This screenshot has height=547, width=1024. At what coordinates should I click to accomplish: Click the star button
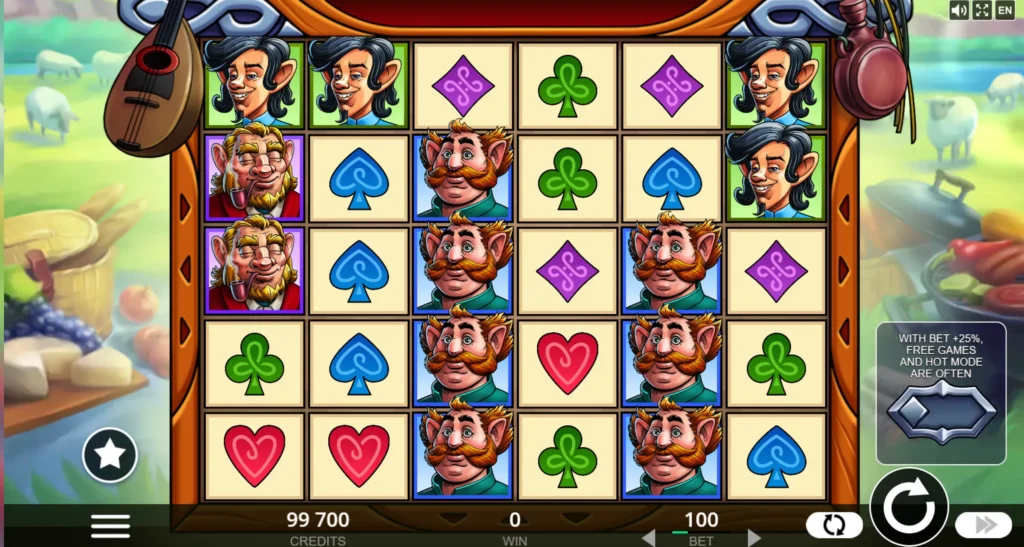110,455
